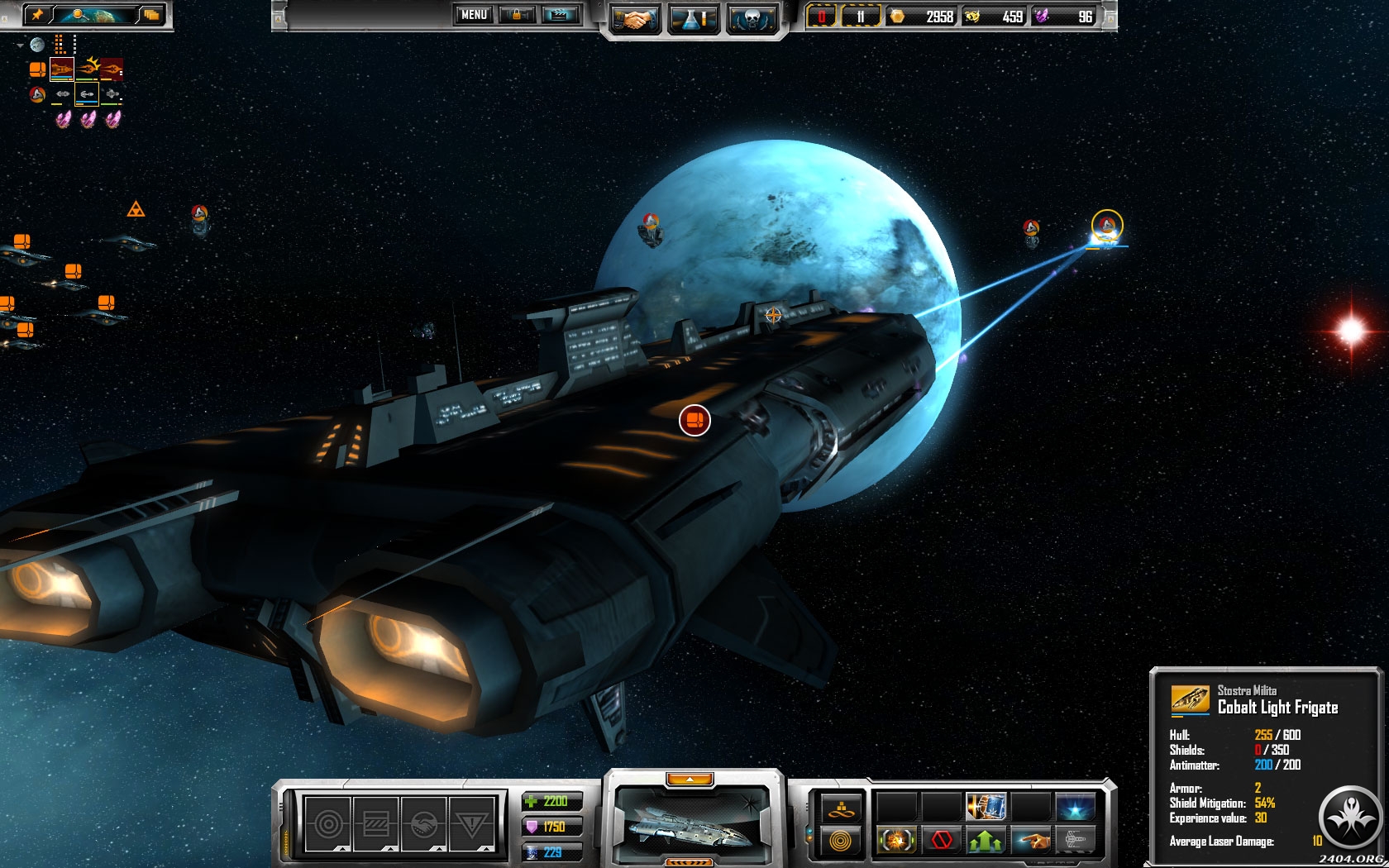1389x868 pixels.
Task: Open the diplomacy handshake screen
Action: coord(635,20)
